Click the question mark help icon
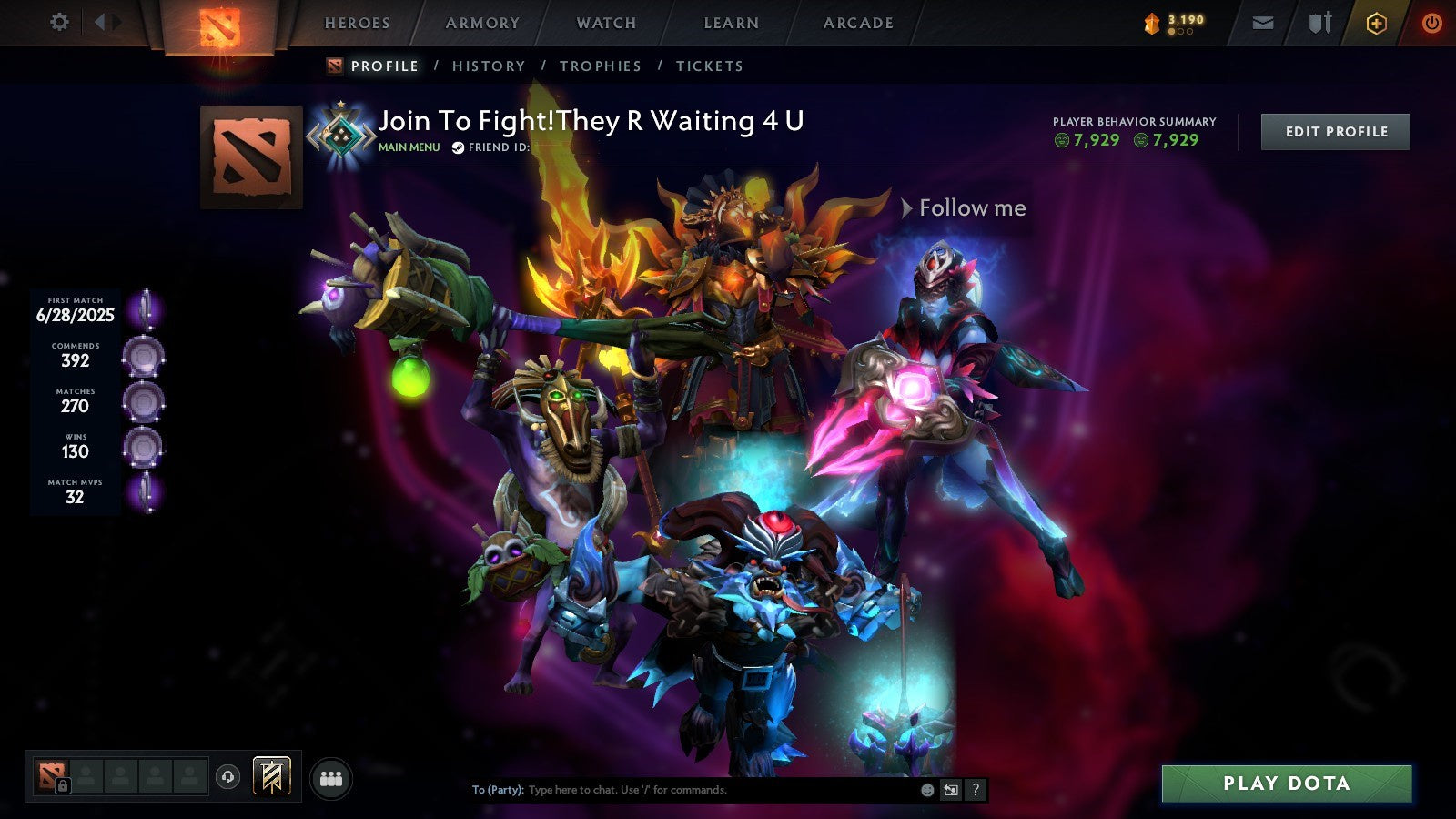This screenshot has height=819, width=1456. (975, 790)
